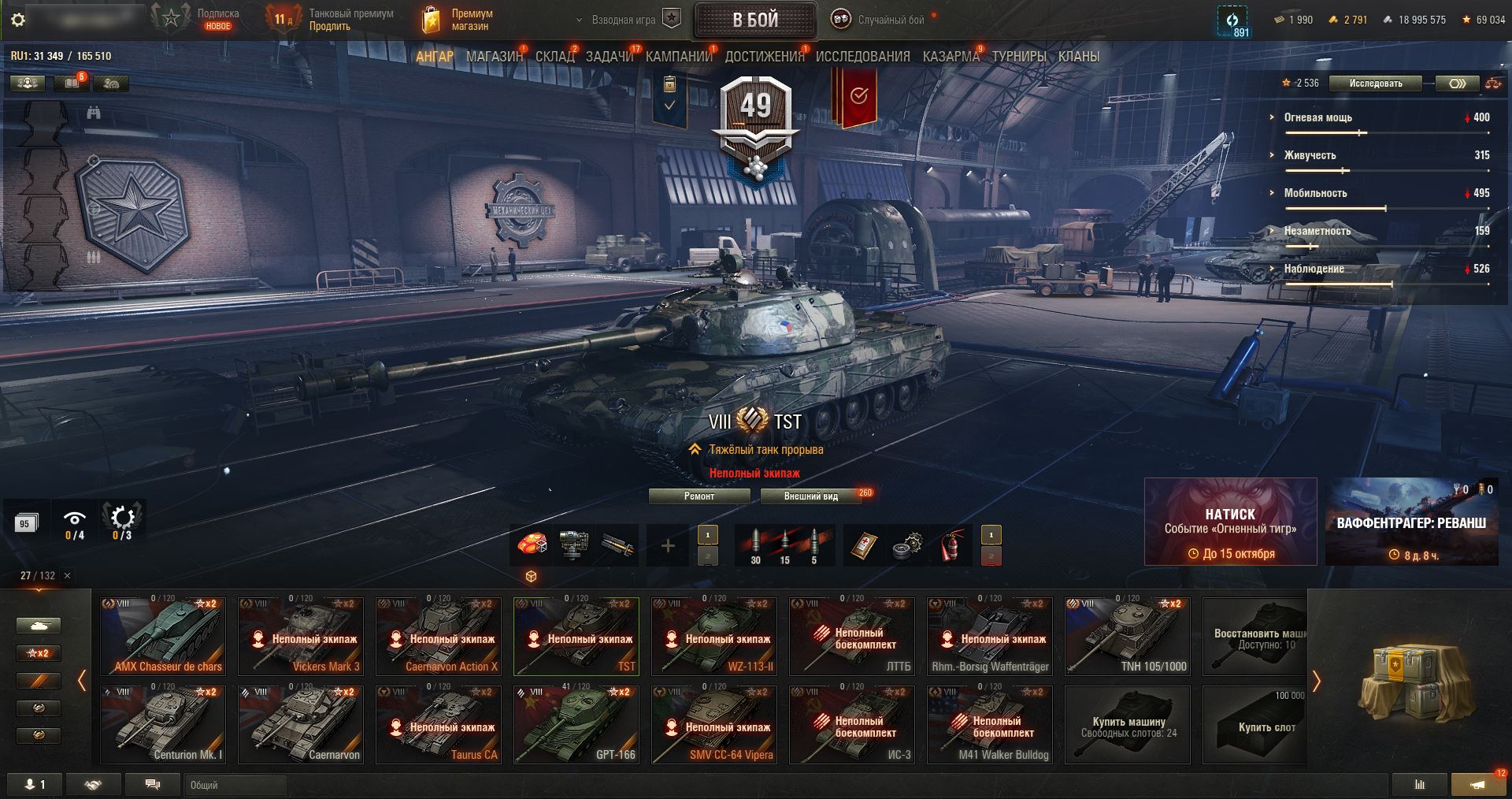The image size is (1512, 799).
Task: Open the settings gear icon
Action: pyautogui.click(x=18, y=20)
